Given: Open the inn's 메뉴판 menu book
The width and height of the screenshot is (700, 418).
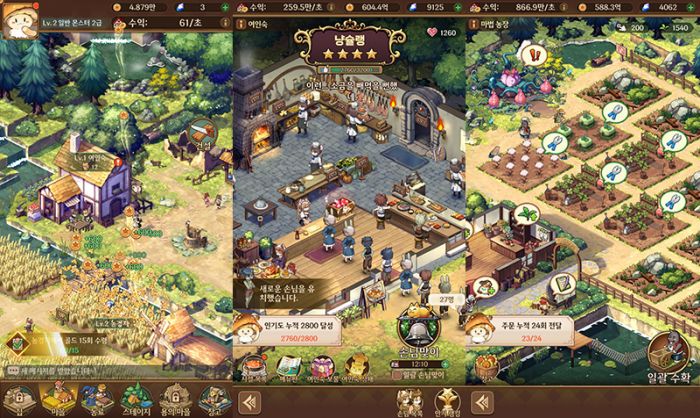Looking at the screenshot, I should tap(290, 367).
